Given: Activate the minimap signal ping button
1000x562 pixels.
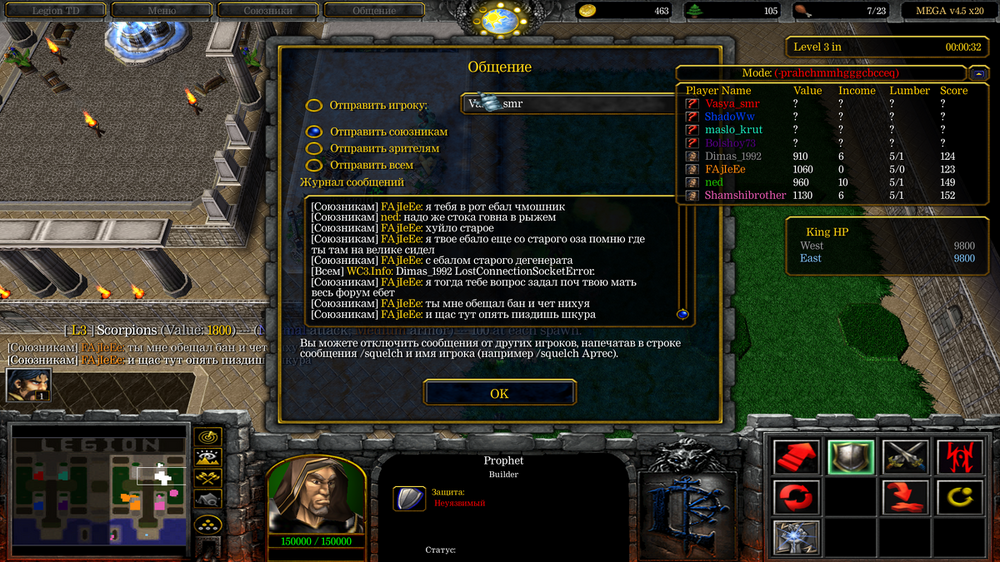Looking at the screenshot, I should (x=208, y=436).
